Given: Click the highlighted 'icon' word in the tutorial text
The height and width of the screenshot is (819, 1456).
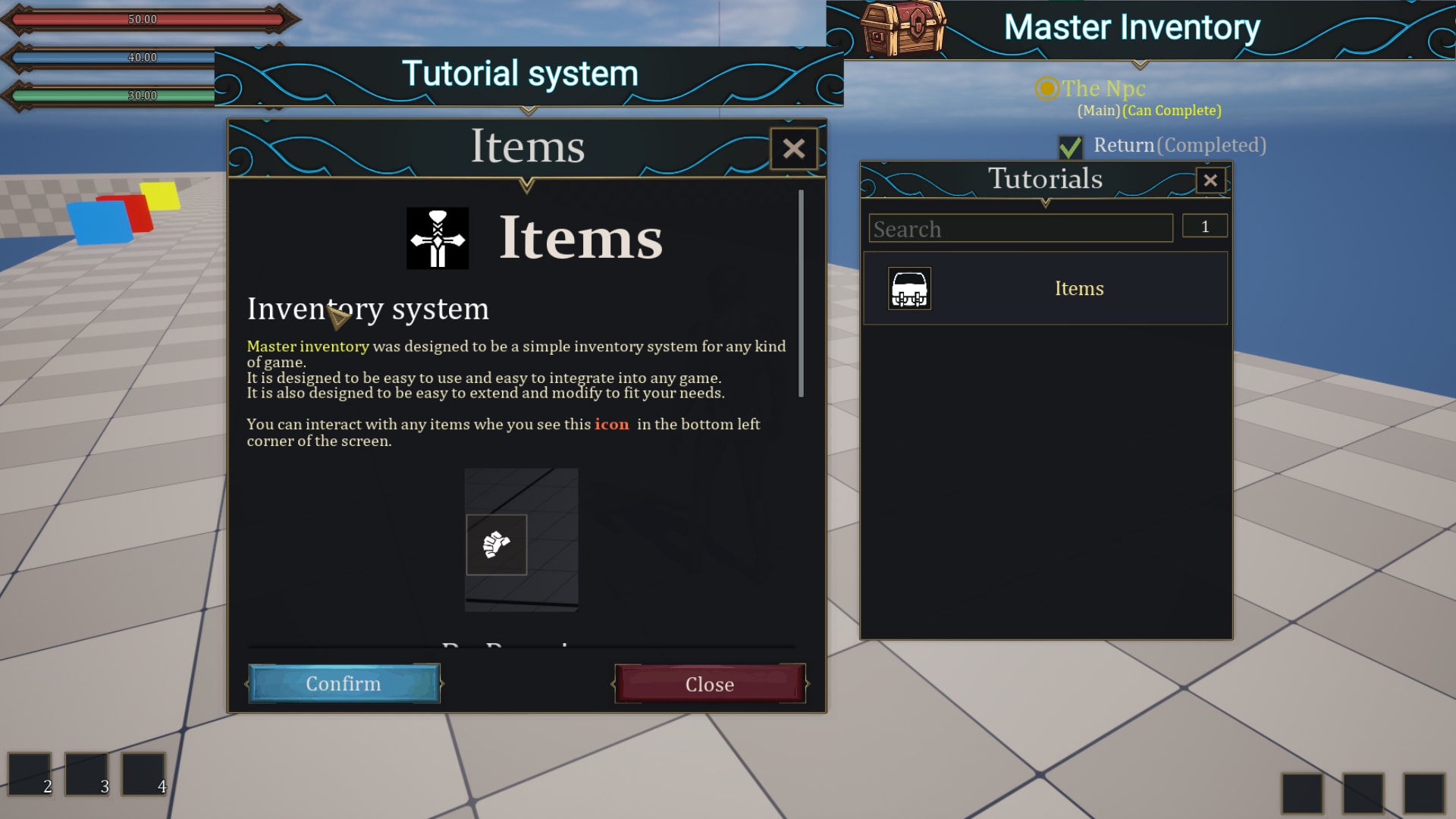Looking at the screenshot, I should pos(613,425).
